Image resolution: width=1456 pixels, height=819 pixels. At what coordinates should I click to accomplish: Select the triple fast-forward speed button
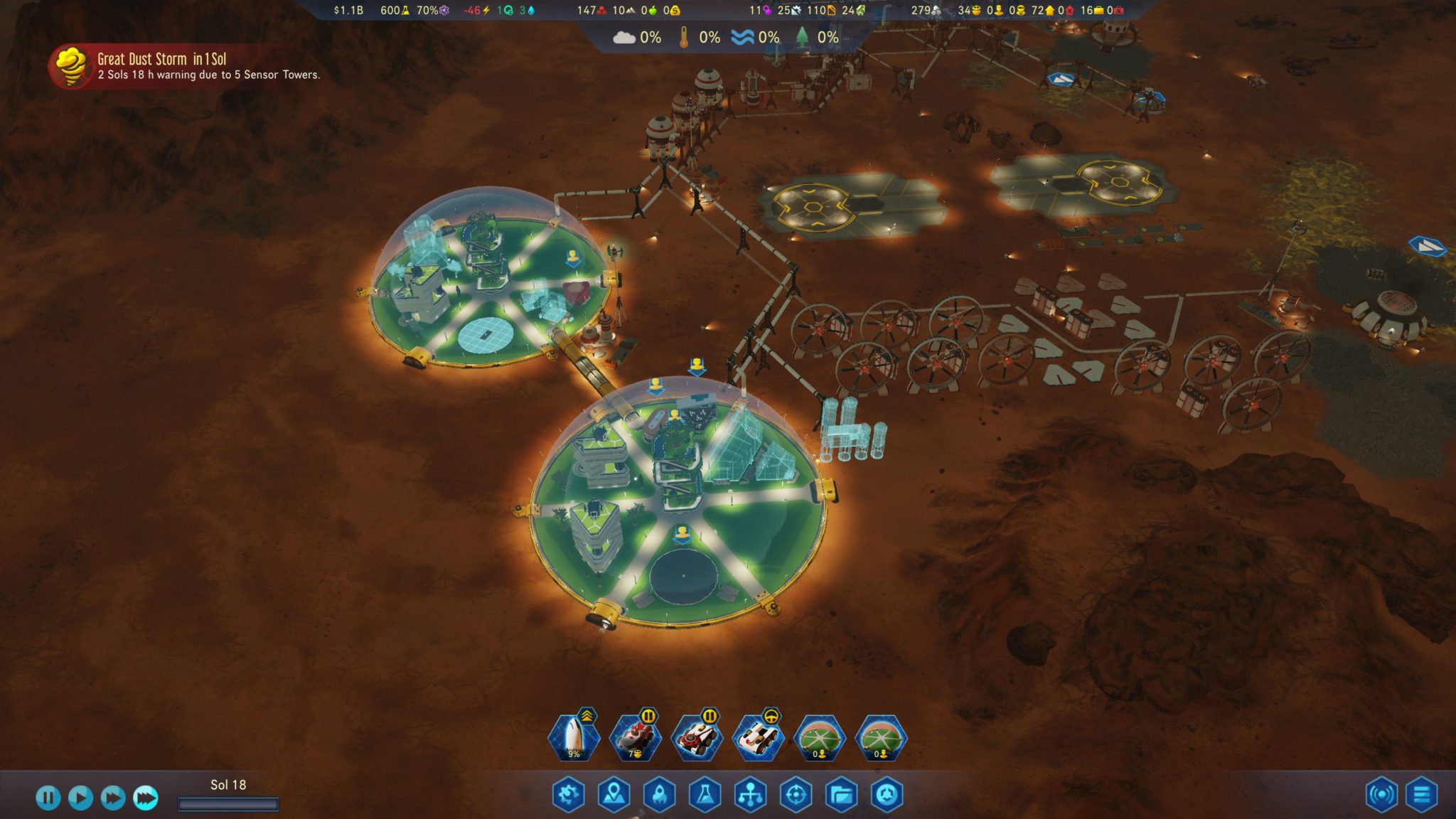[145, 797]
